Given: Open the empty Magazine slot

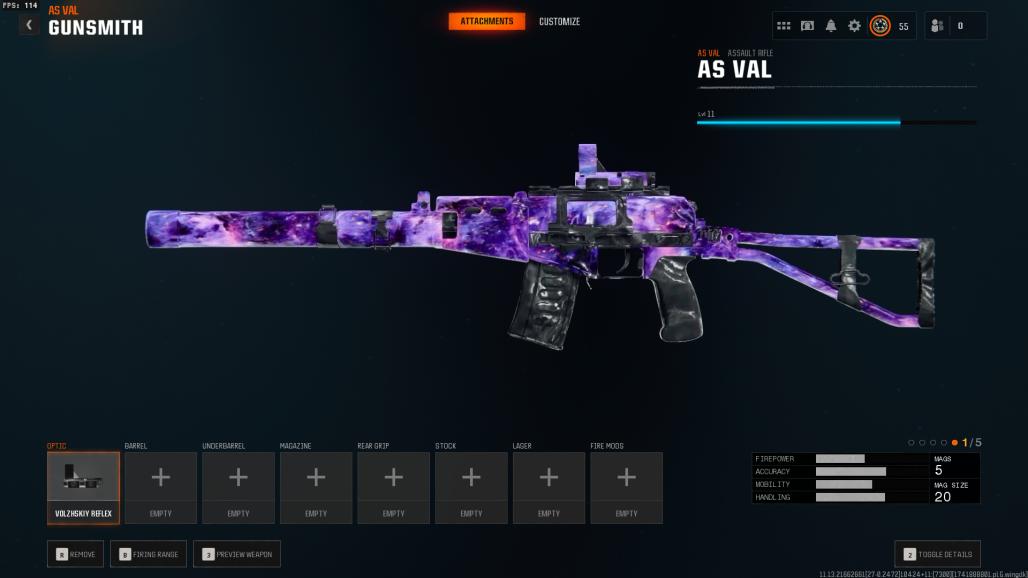Looking at the screenshot, I should [316, 488].
